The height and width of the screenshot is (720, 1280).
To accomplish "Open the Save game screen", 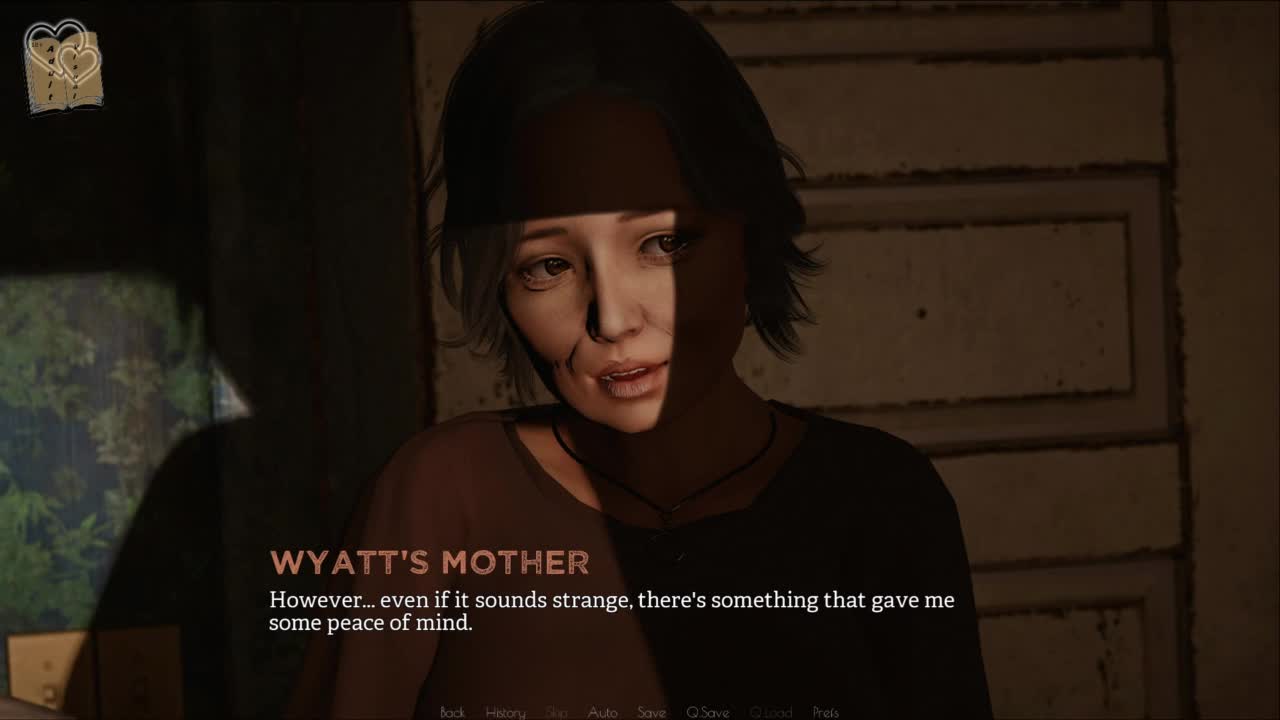I will (x=651, y=712).
